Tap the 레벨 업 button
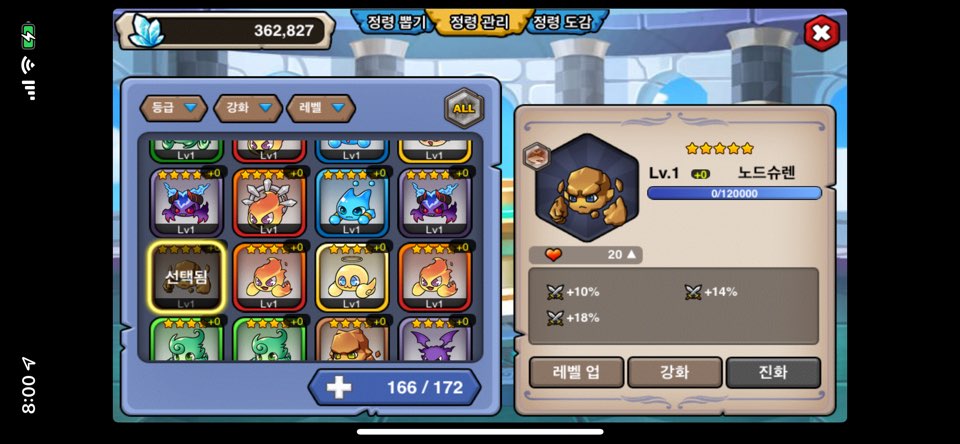 pos(576,372)
